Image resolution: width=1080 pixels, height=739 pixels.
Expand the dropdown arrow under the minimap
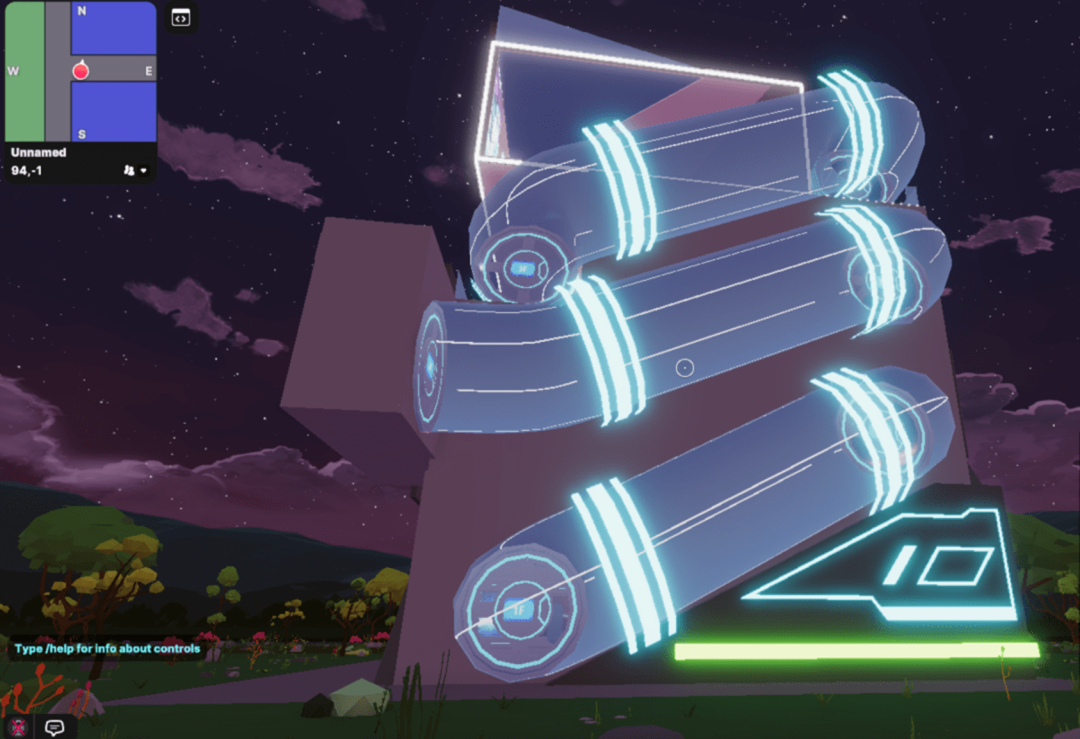point(144,171)
